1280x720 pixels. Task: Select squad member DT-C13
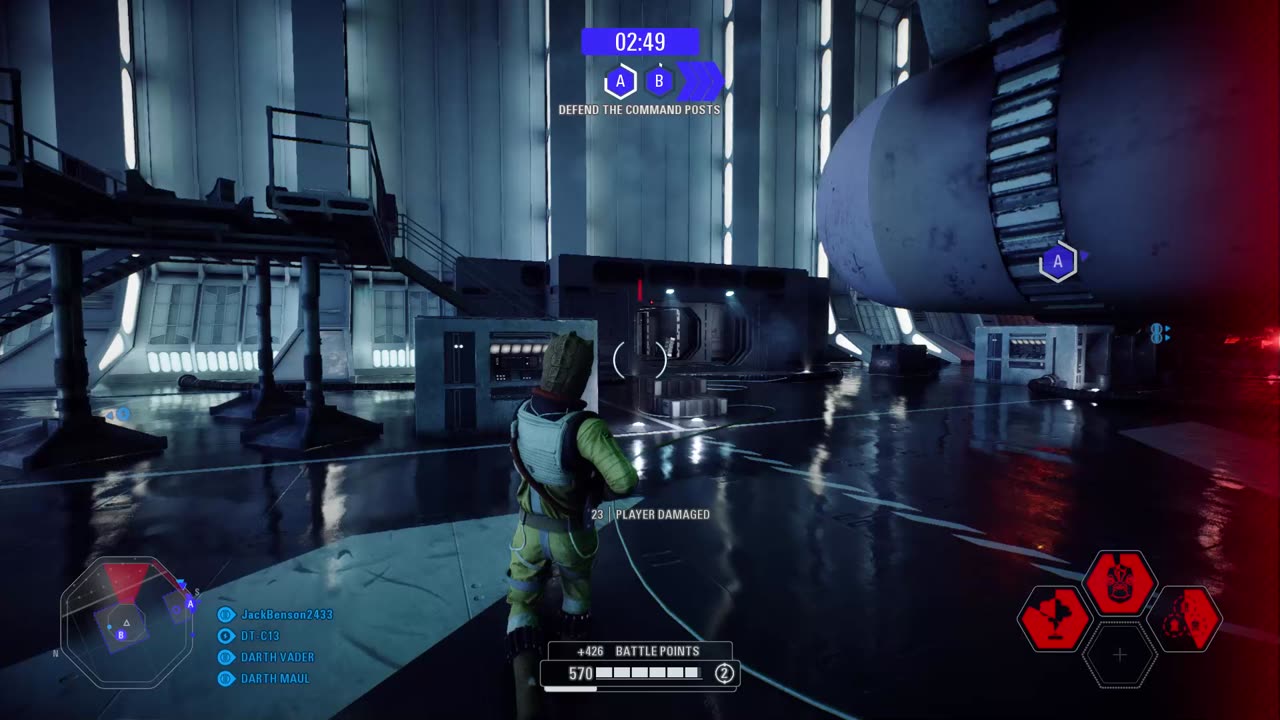pyautogui.click(x=260, y=636)
